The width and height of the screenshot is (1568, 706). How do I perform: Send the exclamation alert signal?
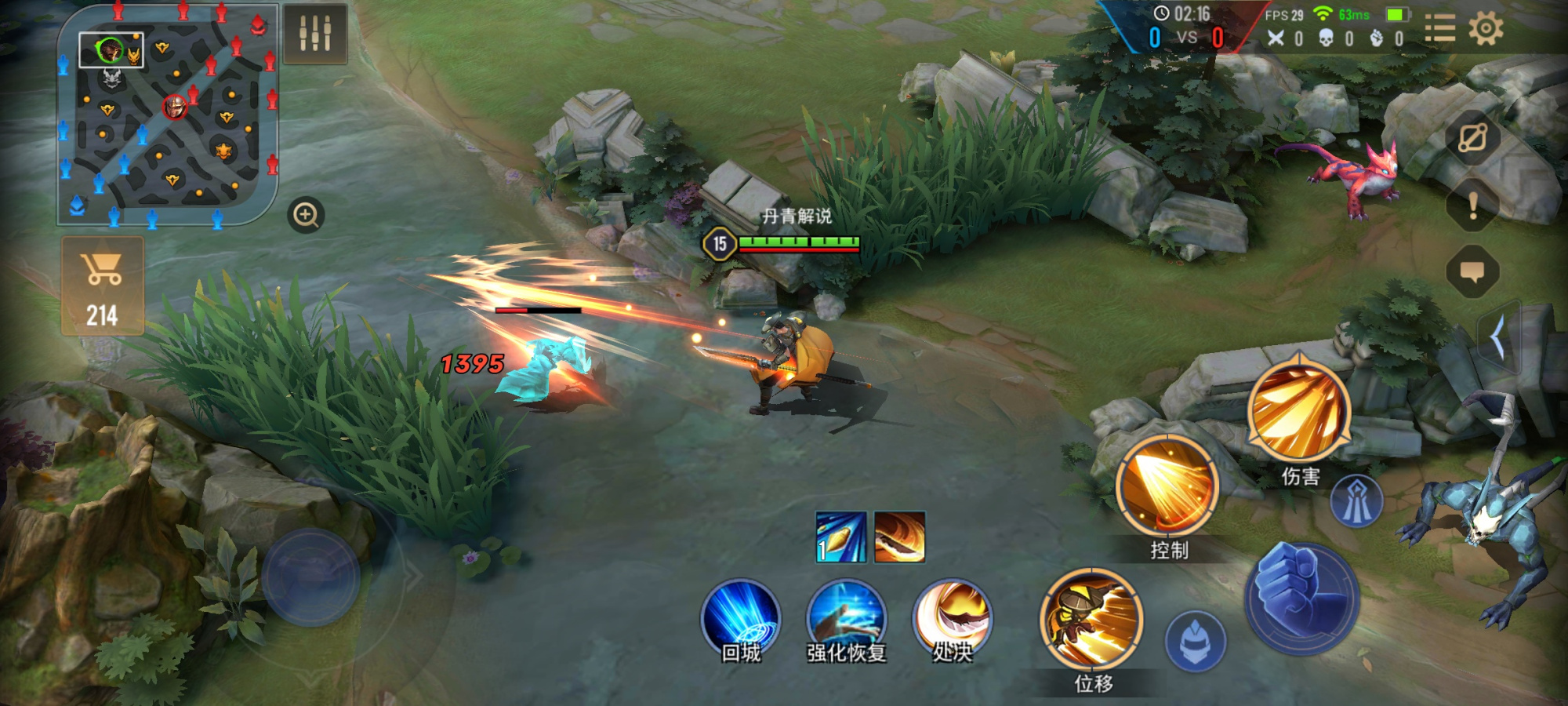1472,206
